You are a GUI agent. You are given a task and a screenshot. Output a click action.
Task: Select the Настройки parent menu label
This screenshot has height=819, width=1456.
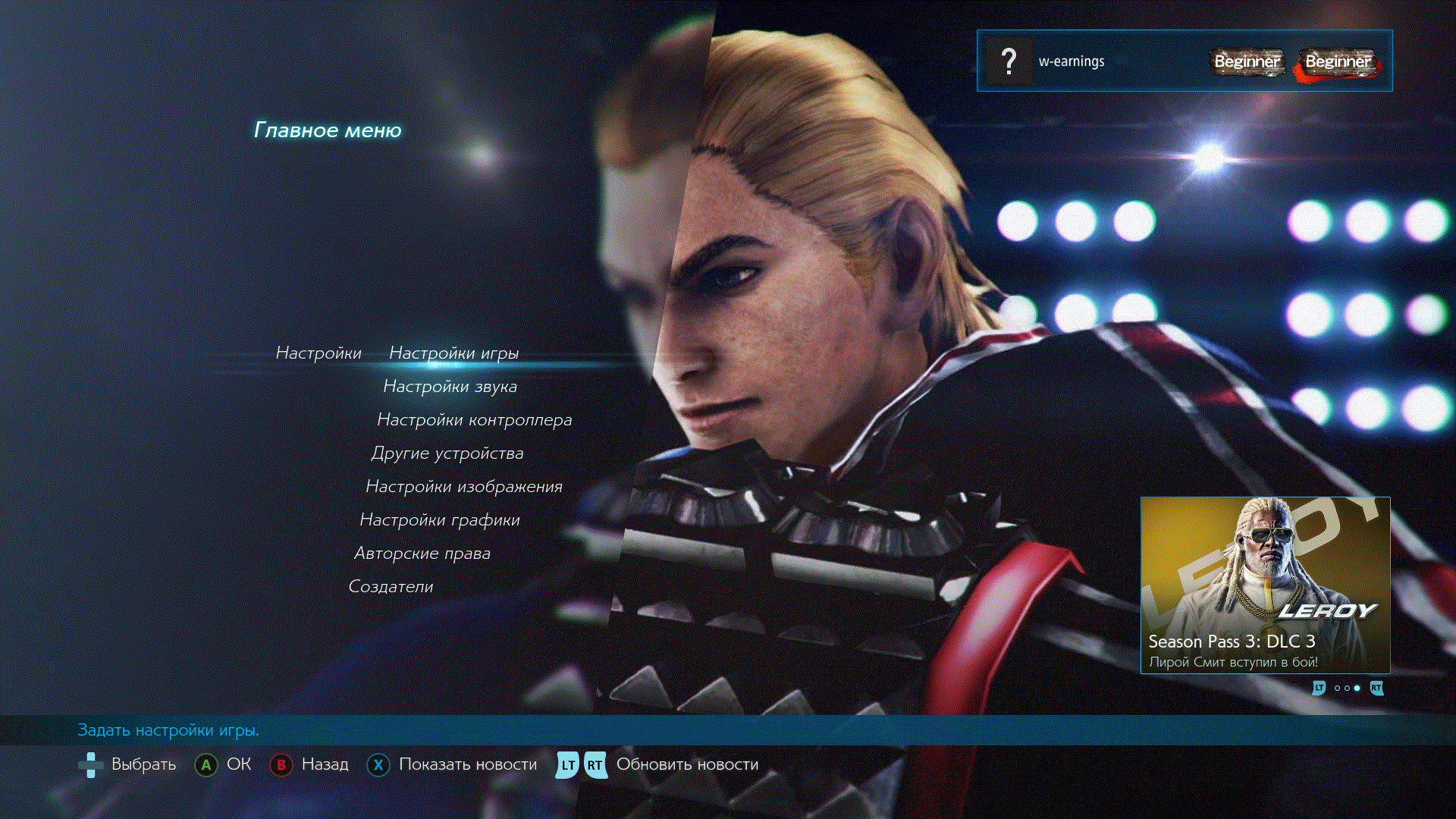click(318, 353)
